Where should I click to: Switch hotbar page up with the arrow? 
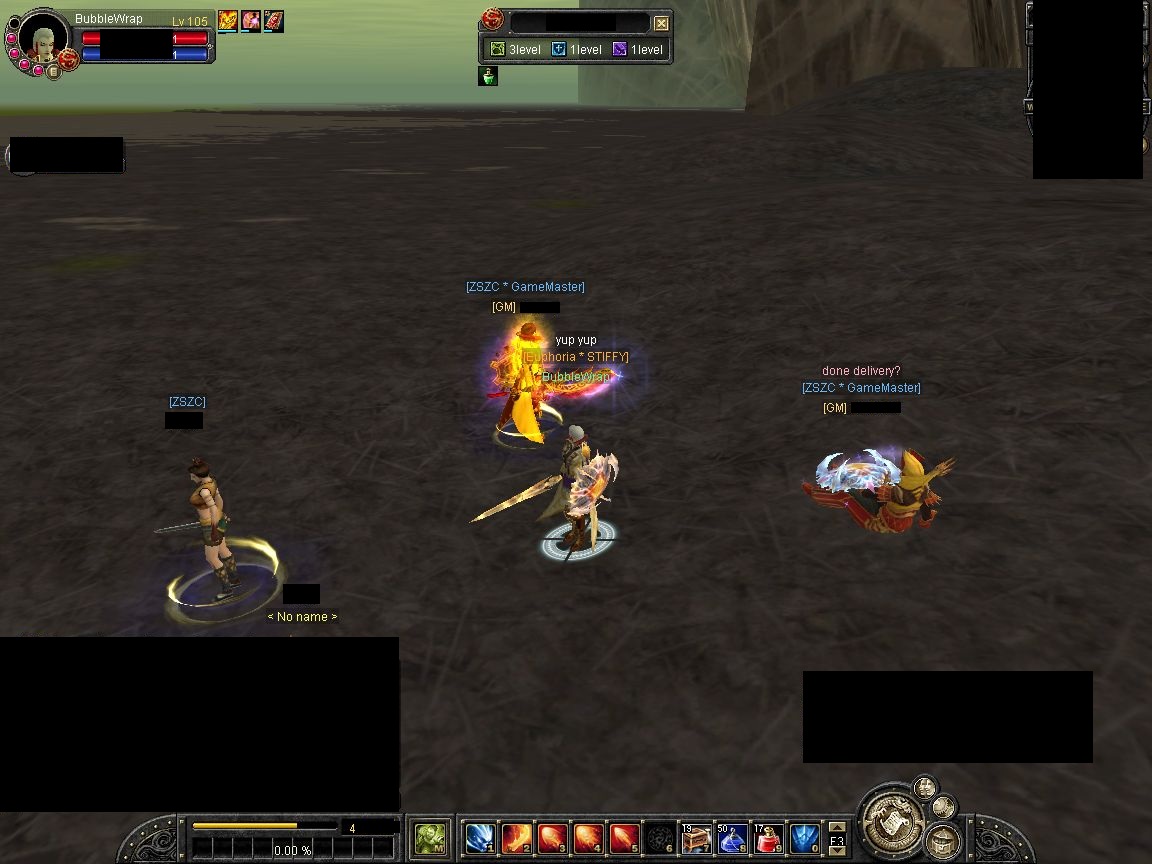tap(837, 828)
